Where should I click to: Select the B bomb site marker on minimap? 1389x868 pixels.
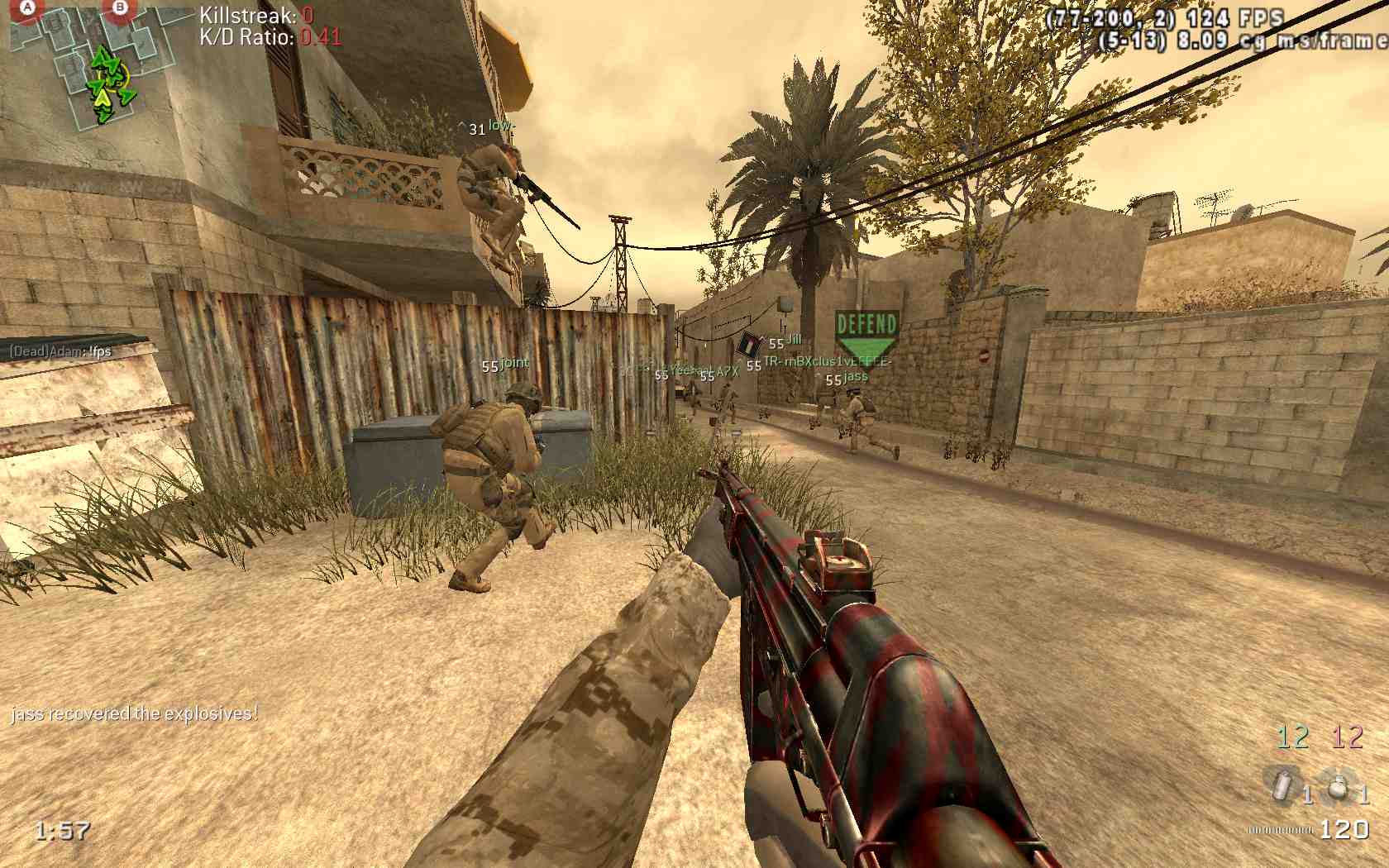121,9
